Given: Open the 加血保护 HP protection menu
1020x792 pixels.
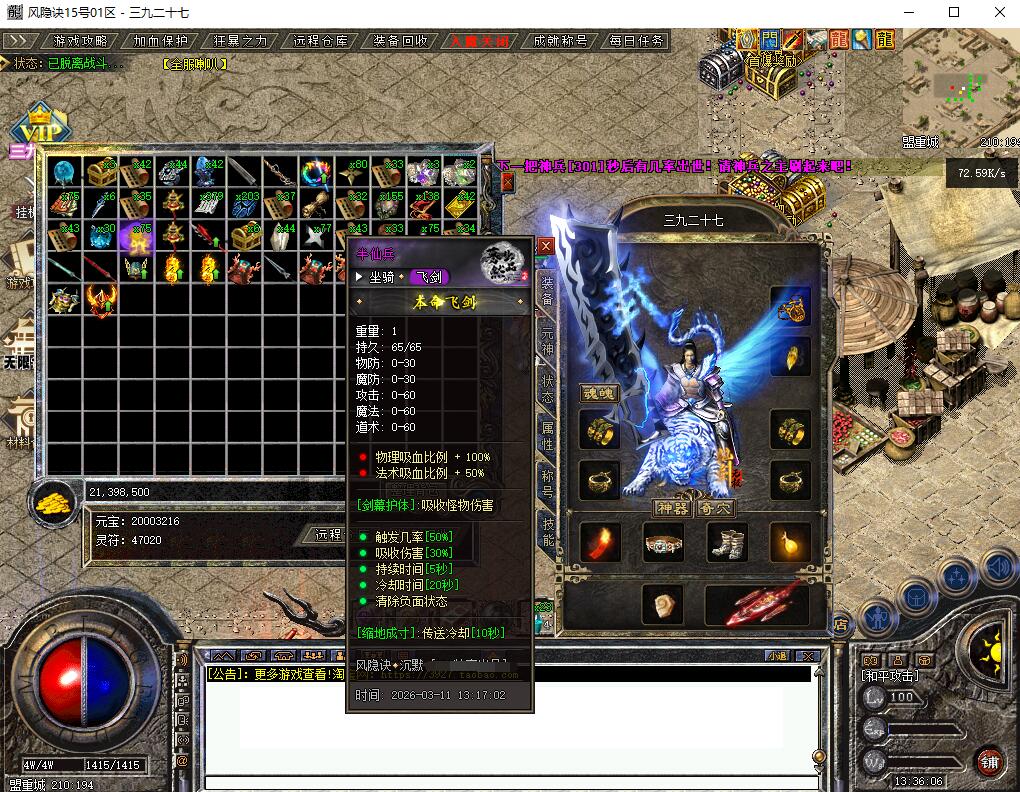Looking at the screenshot, I should pyautogui.click(x=160, y=41).
